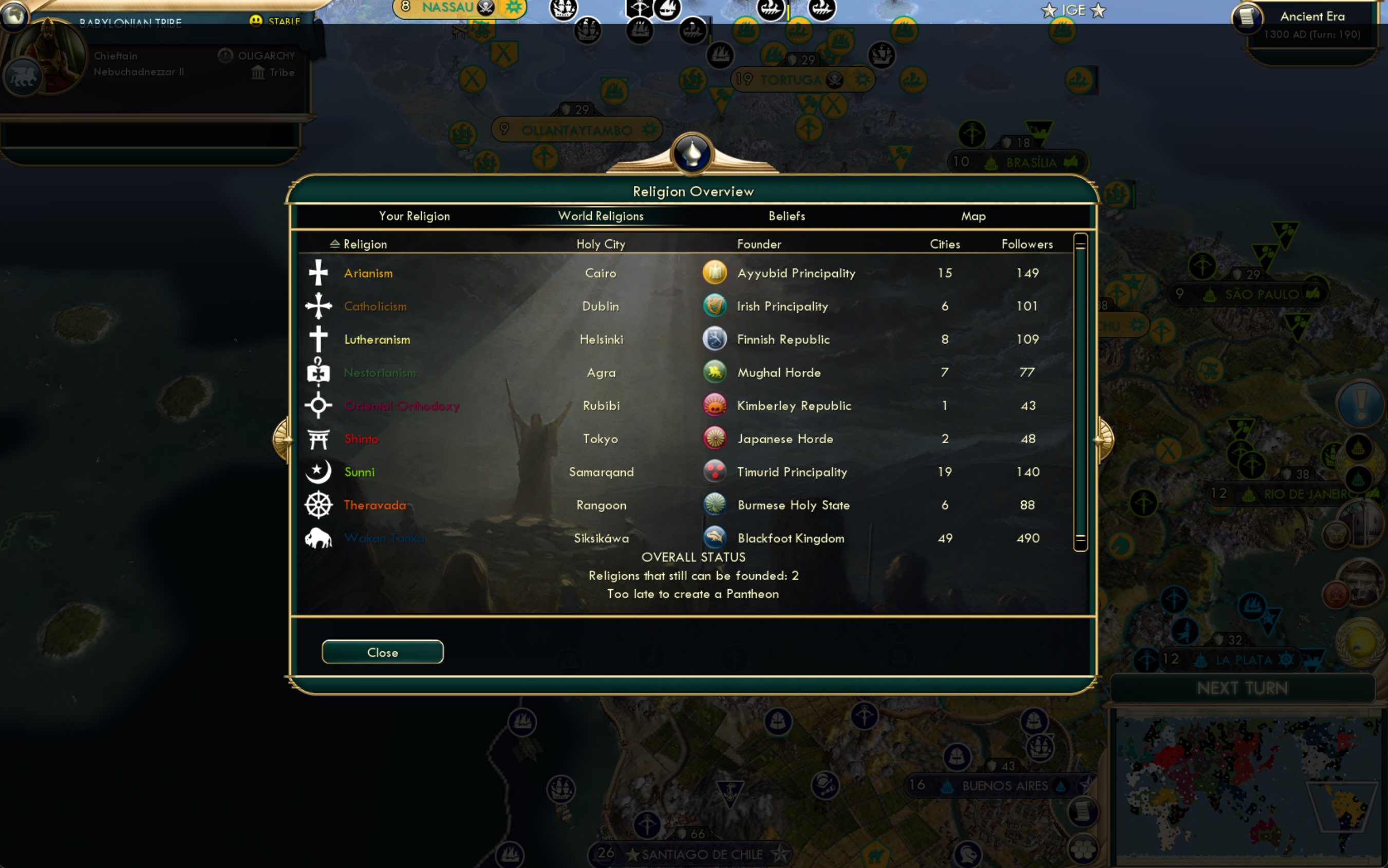
Task: Click the Ayyubid Principality founder icon
Action: tap(715, 273)
